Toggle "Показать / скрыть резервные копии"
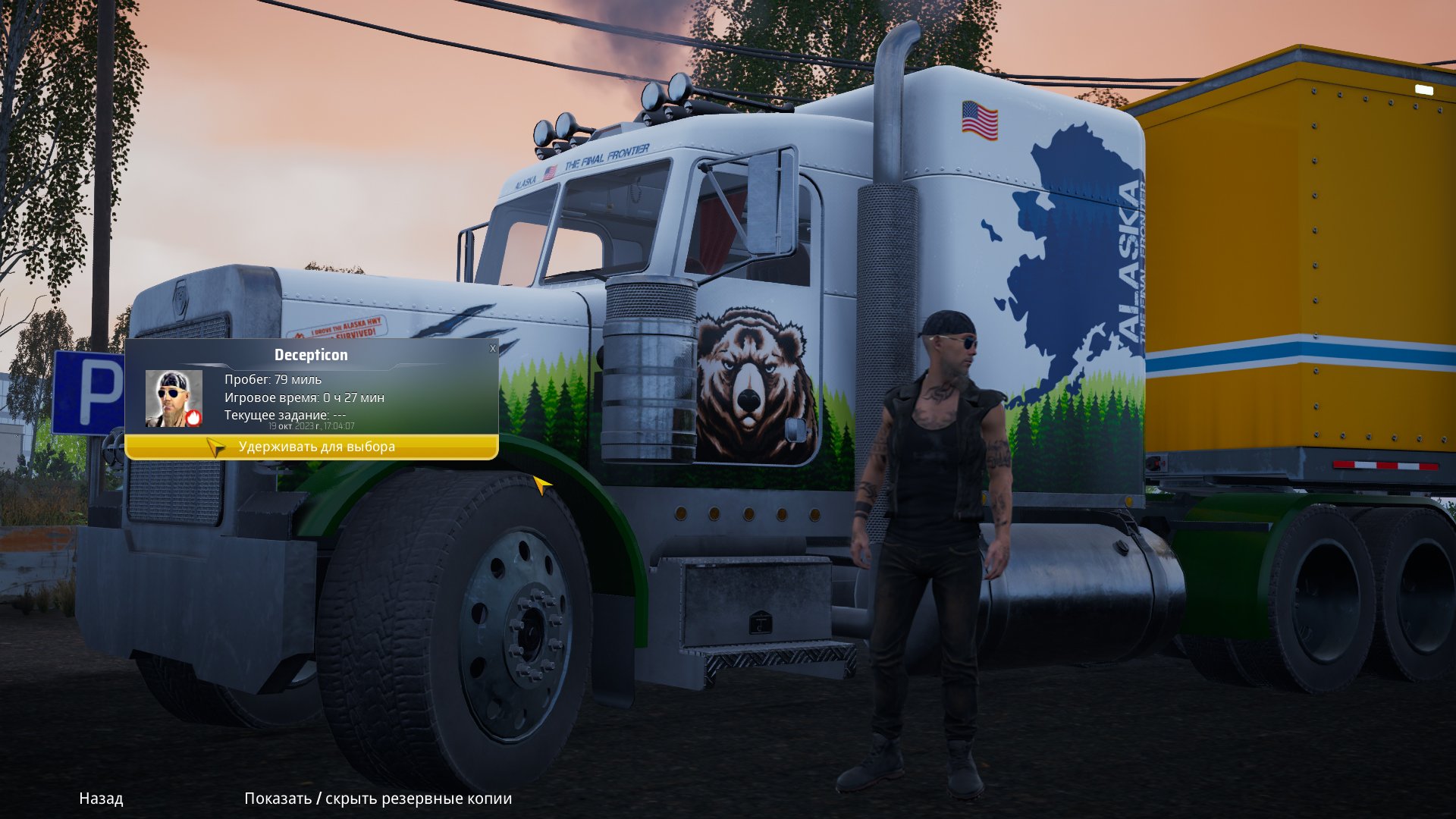1456x819 pixels. click(378, 799)
